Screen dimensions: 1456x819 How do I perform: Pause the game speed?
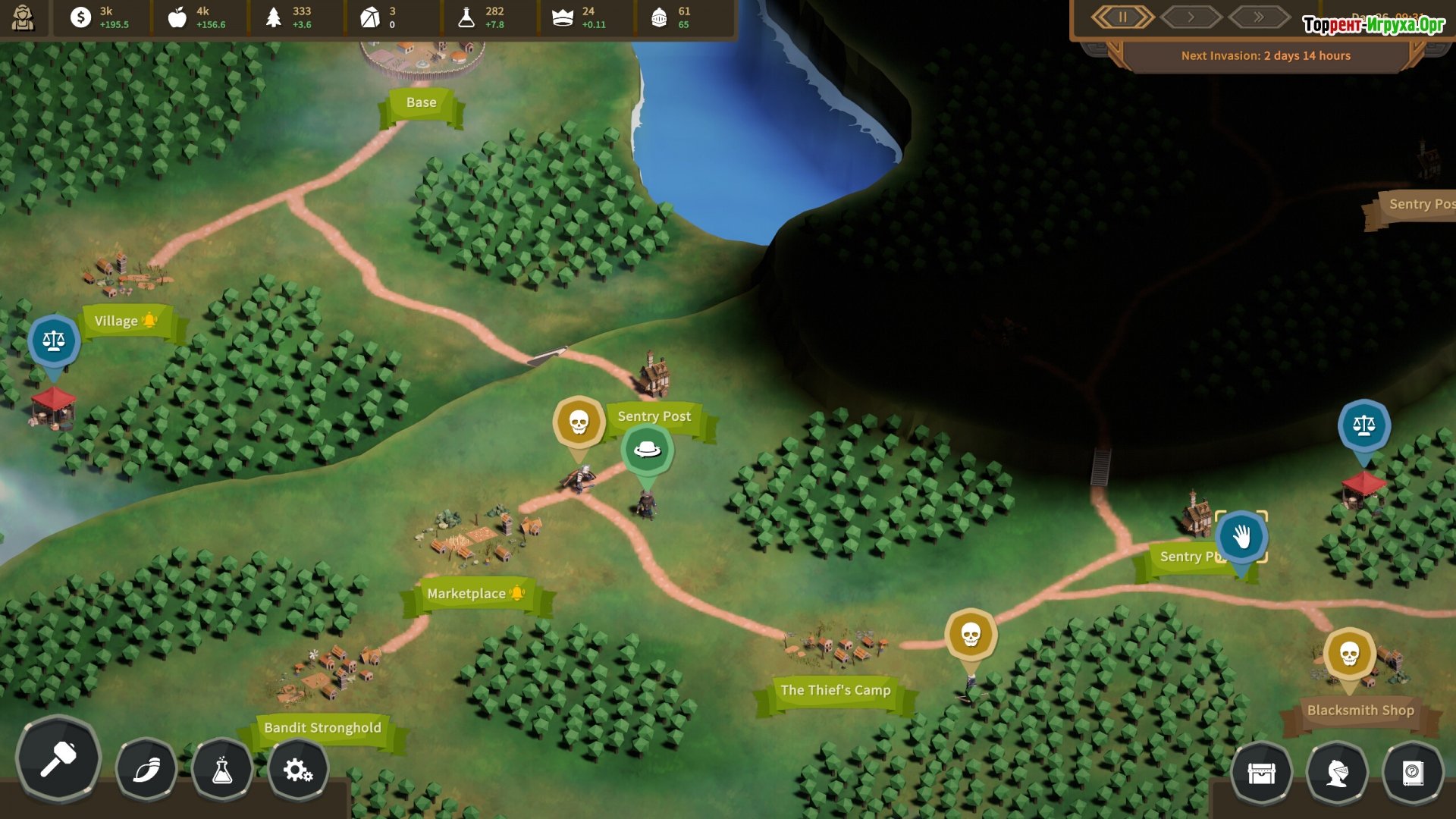pos(1122,17)
